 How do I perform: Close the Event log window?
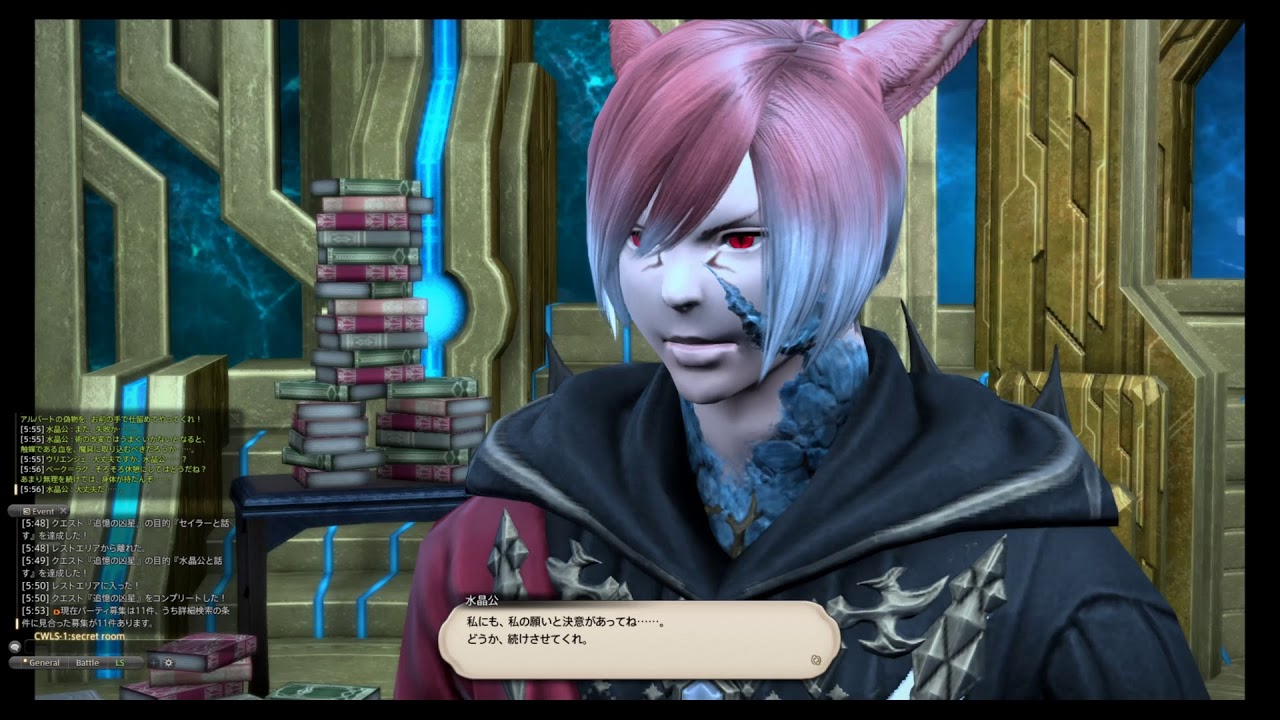point(64,511)
